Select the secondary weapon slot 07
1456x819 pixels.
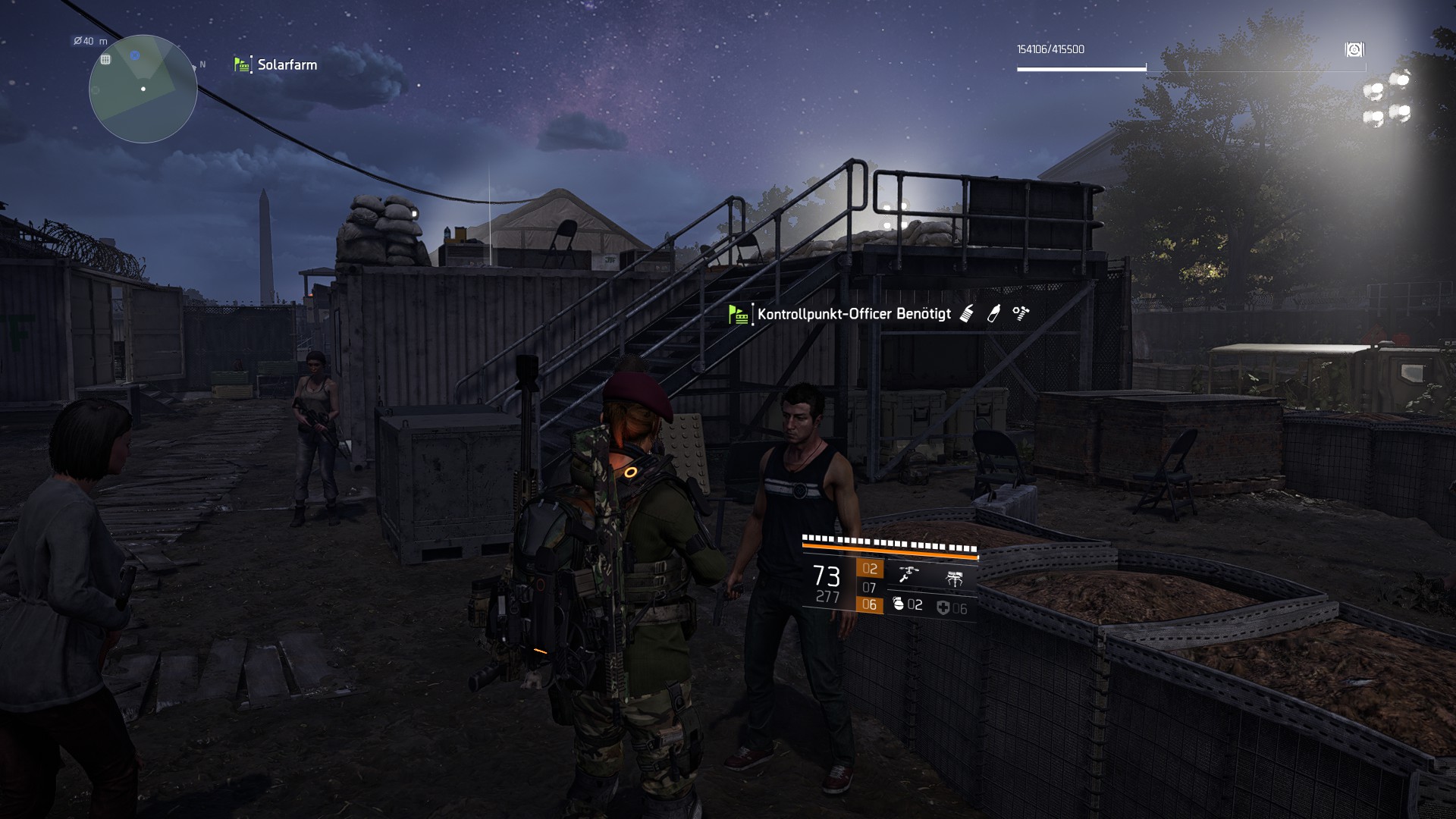868,588
